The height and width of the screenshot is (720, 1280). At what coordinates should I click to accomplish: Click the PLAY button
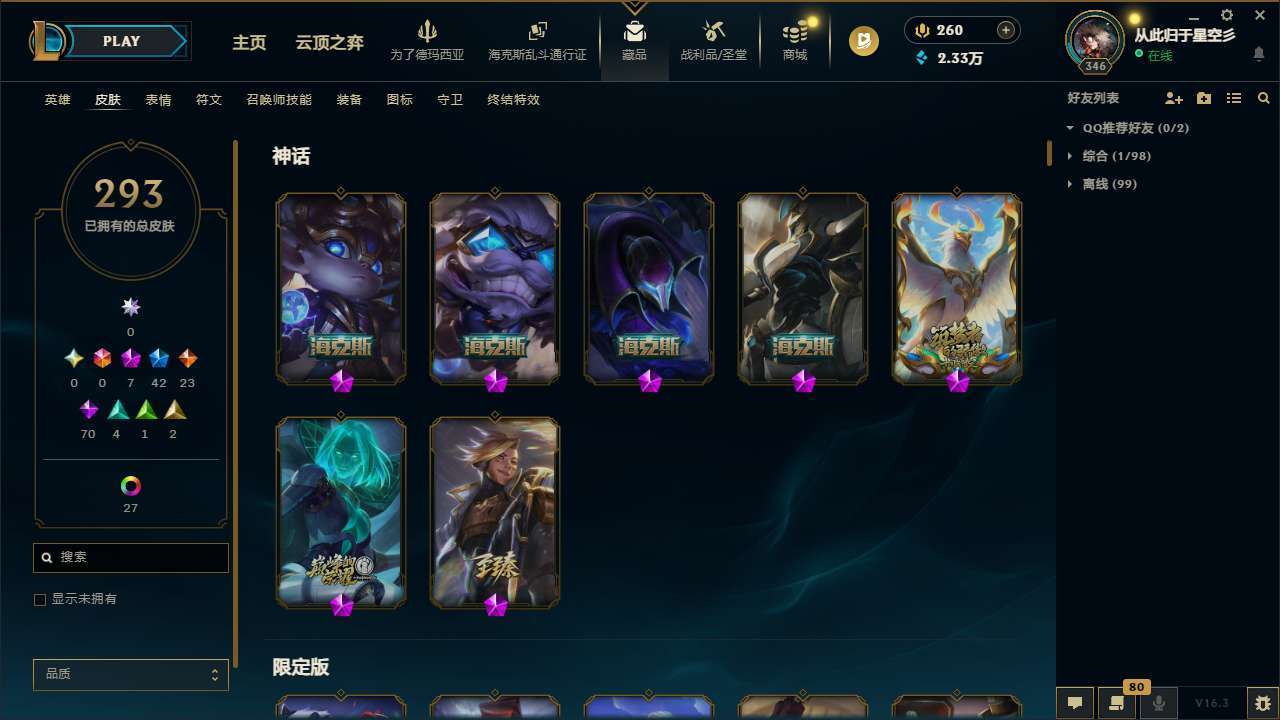(x=121, y=41)
